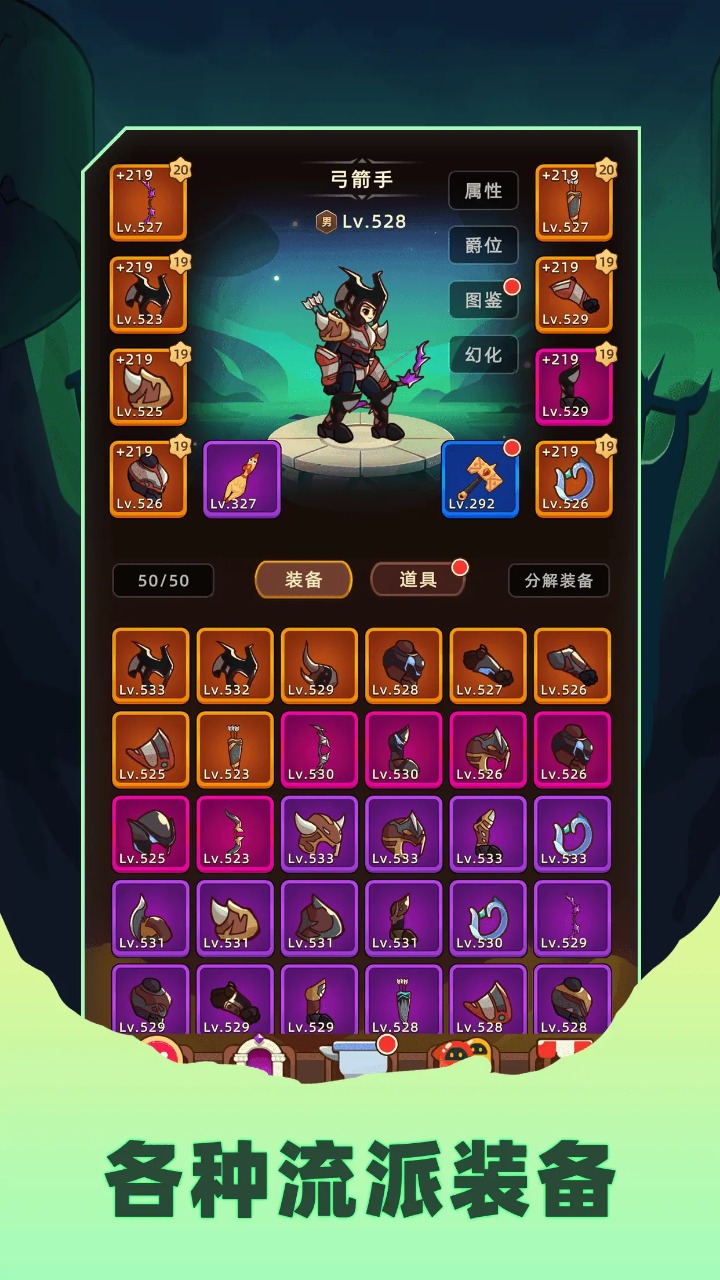Select the equipped quiver Lv.527
720x1280 pixels.
click(573, 203)
